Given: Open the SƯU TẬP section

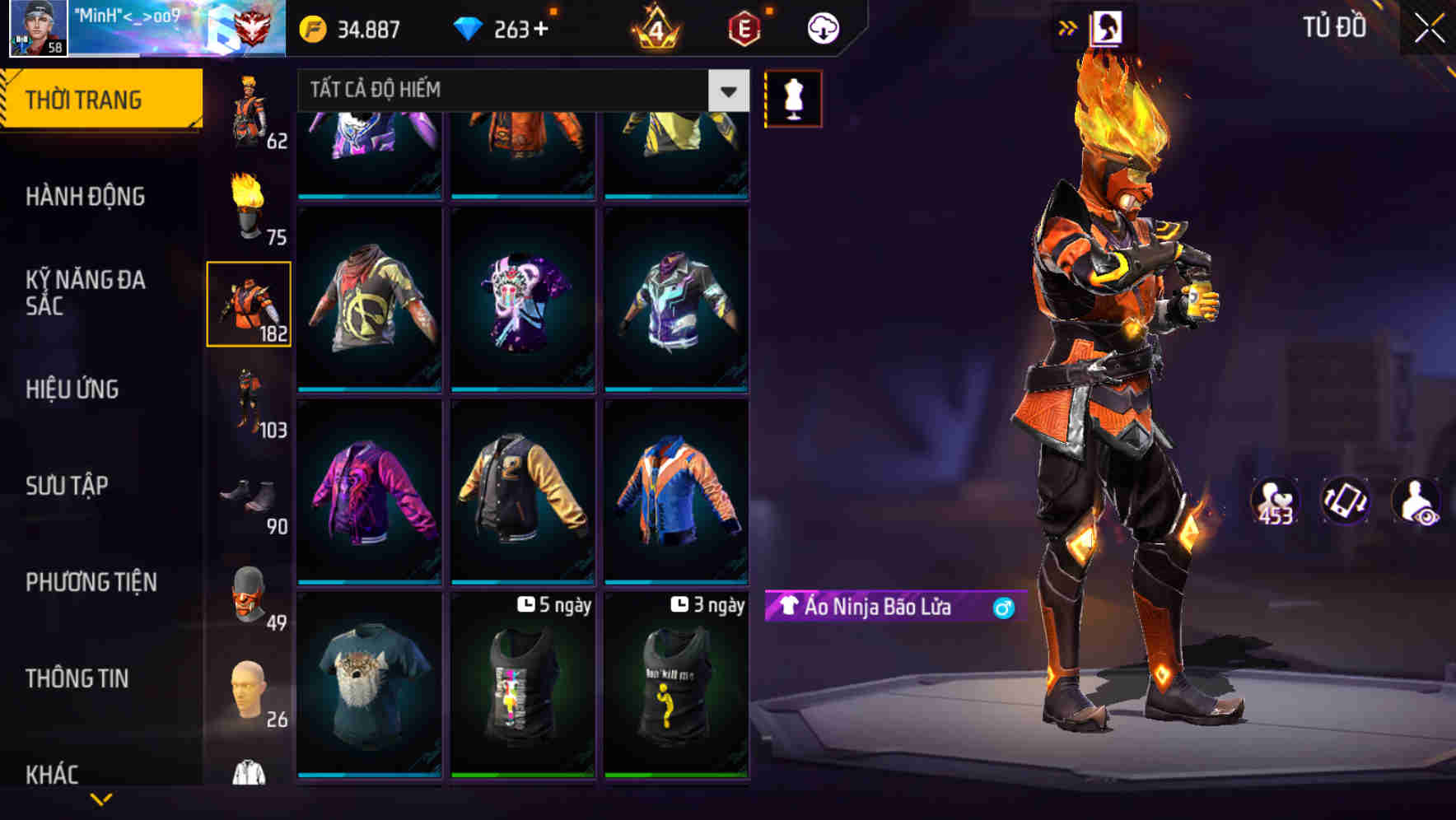Looking at the screenshot, I should [68, 486].
